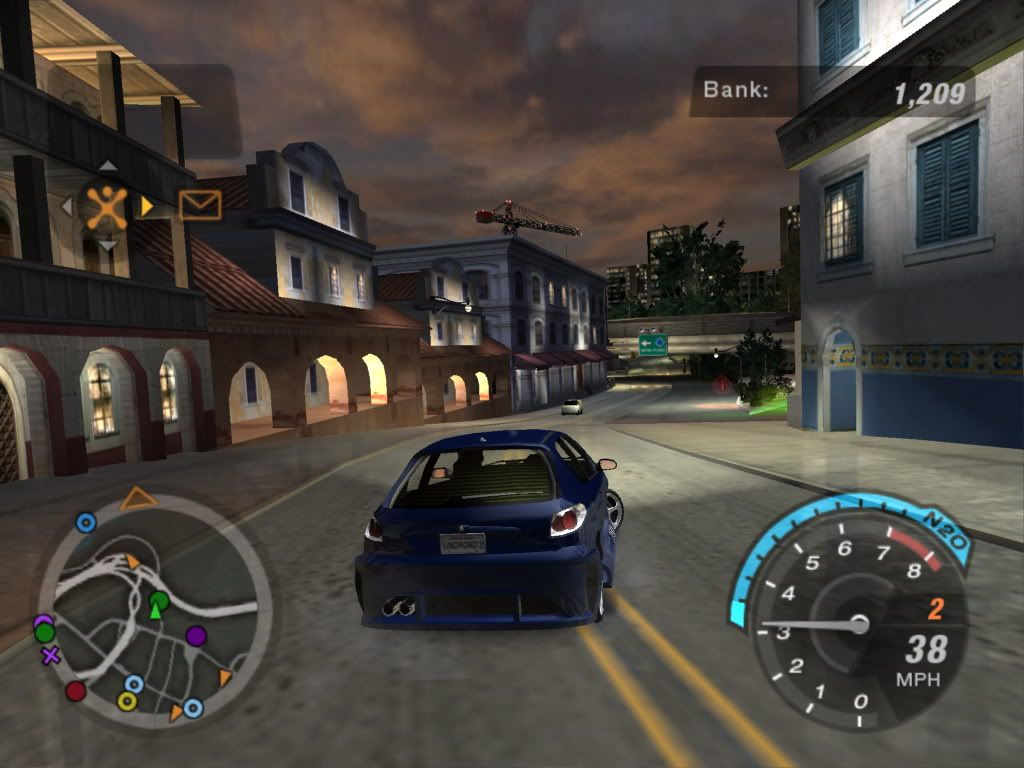
Task: Open the orange envelope message icon
Action: [x=200, y=205]
